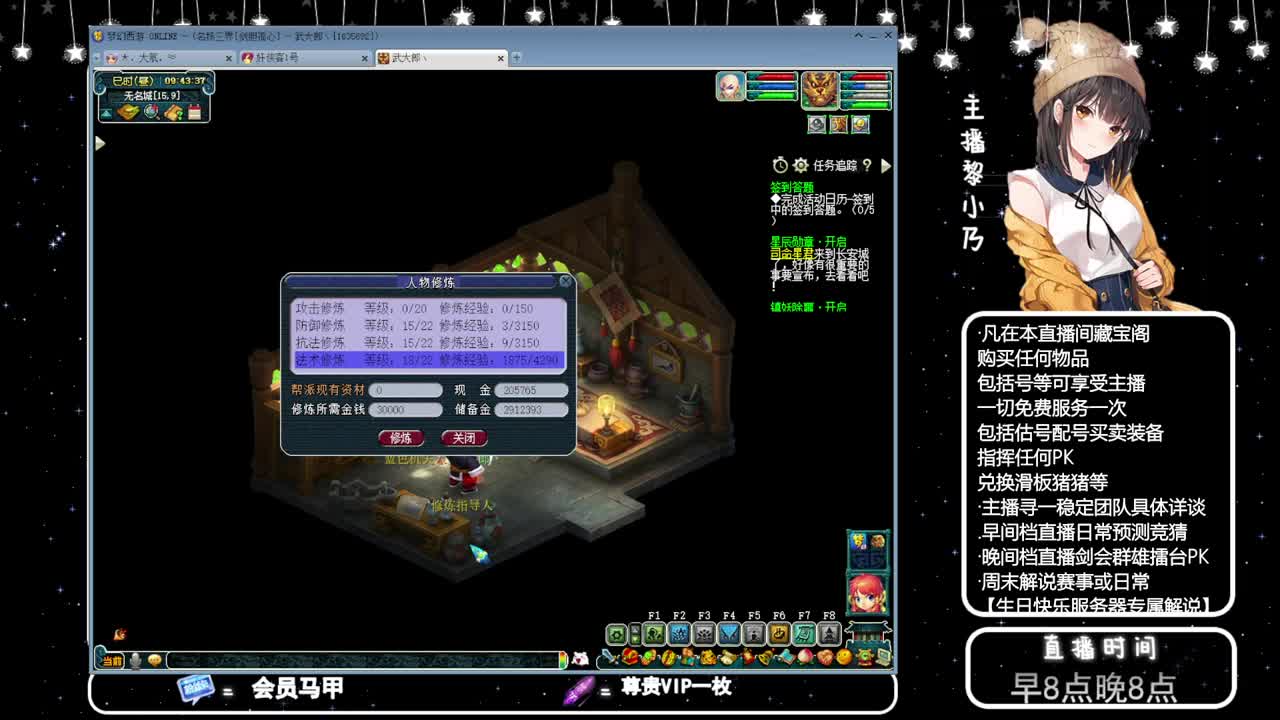Select the golden F6 skill icon
The width and height of the screenshot is (1280, 720).
tap(779, 633)
